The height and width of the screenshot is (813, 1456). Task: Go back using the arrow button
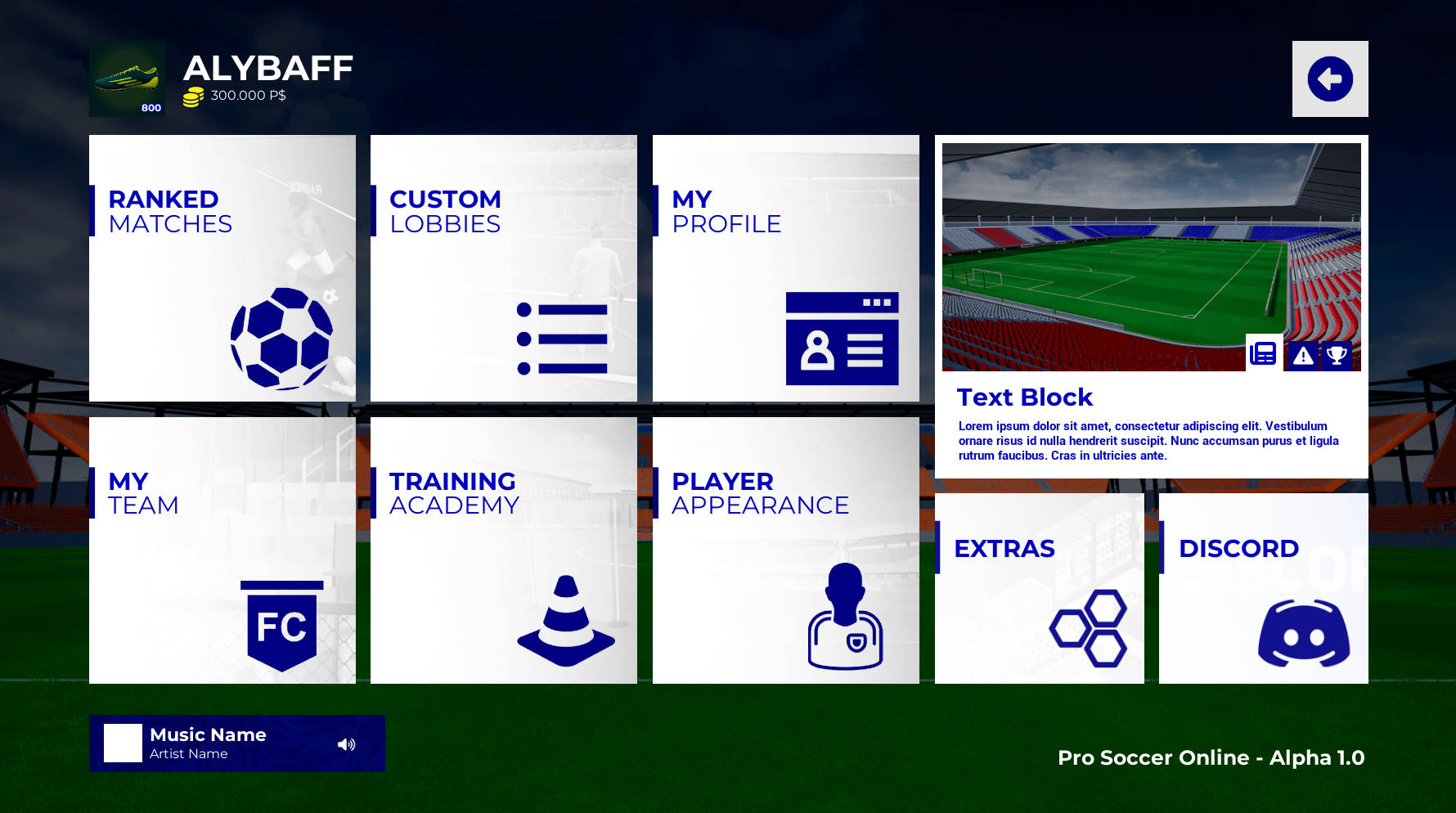click(1330, 78)
